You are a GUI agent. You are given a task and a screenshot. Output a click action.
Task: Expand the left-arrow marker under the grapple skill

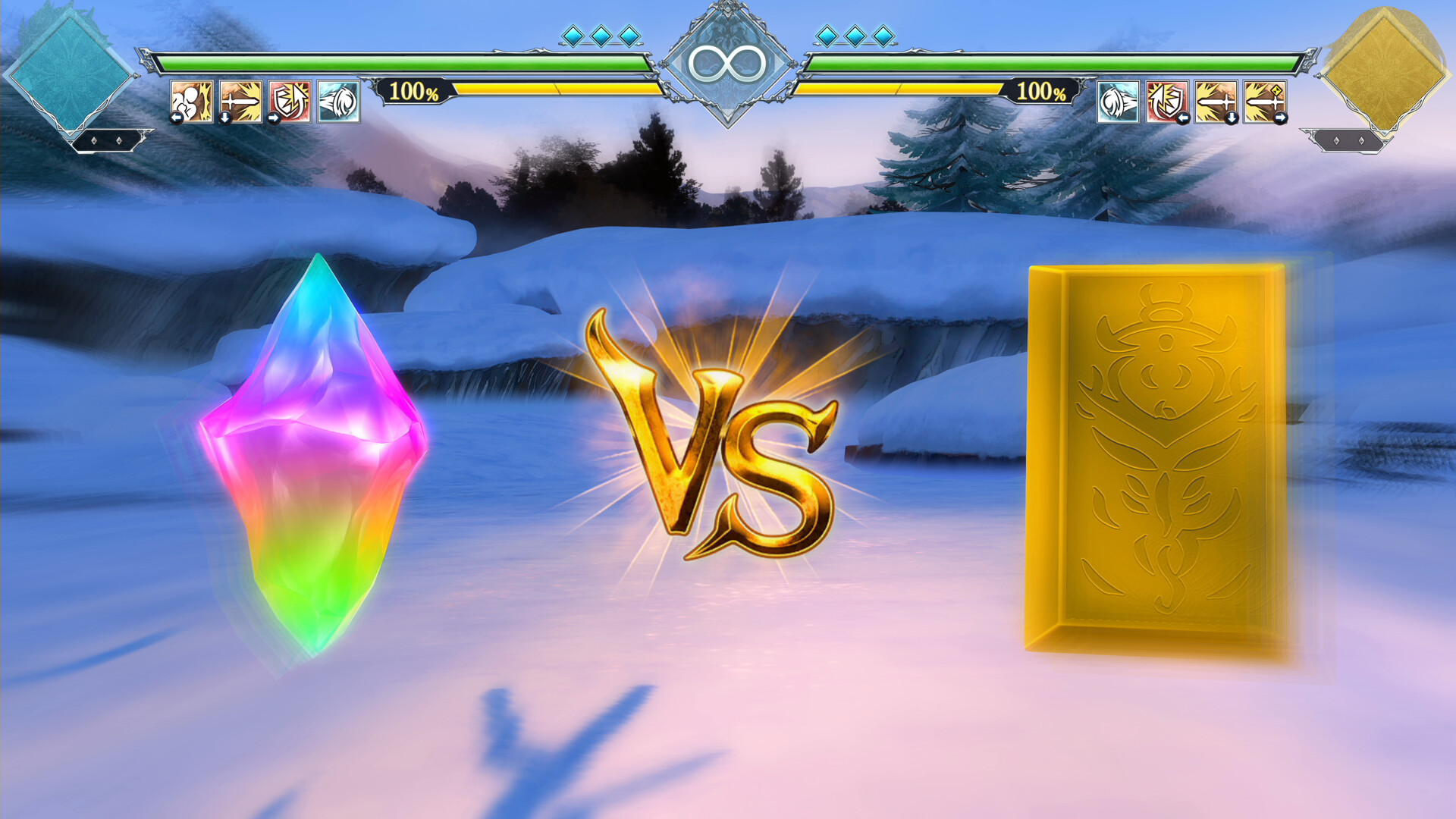pos(177,116)
